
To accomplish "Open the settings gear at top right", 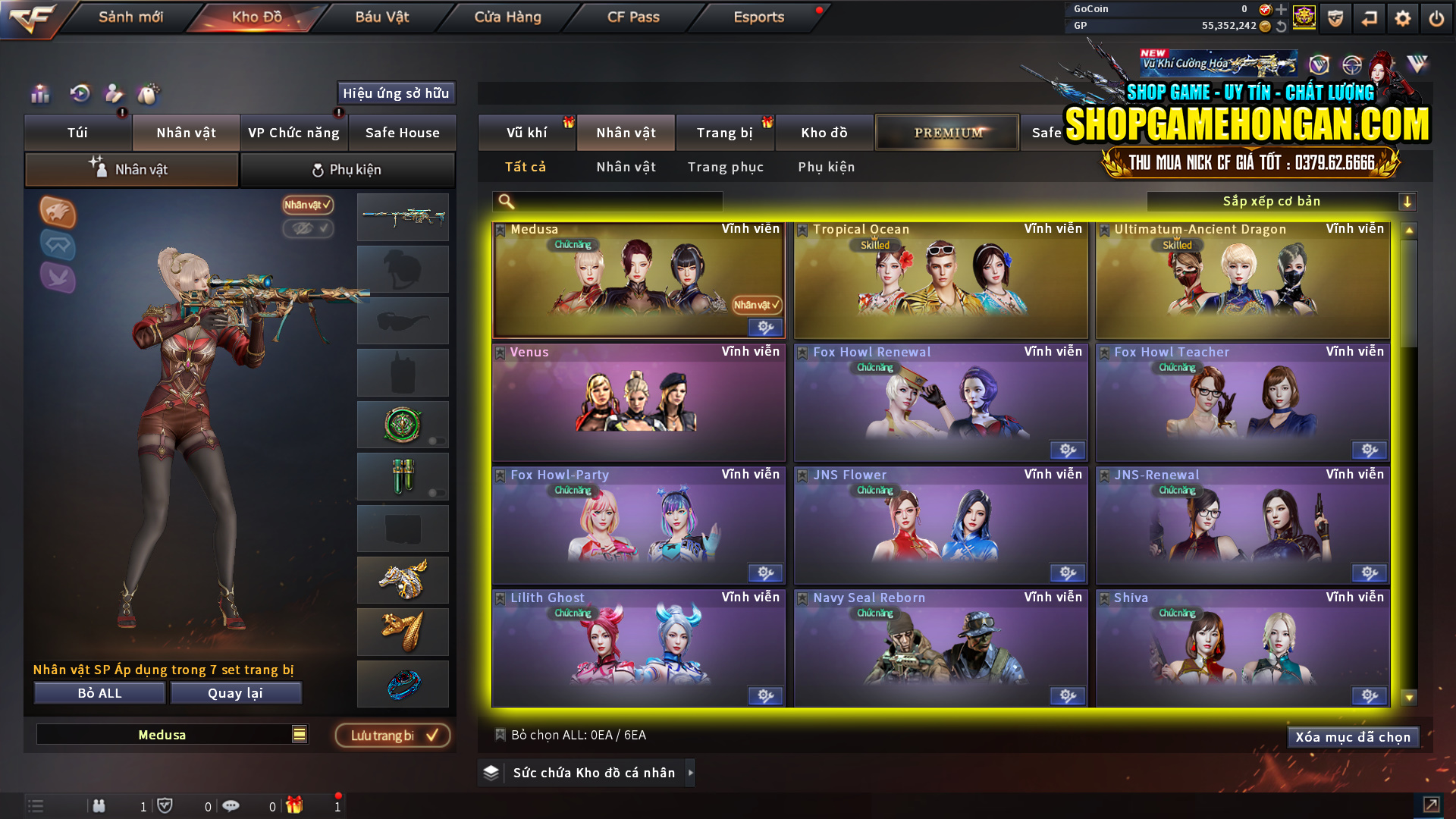I will tap(1402, 17).
